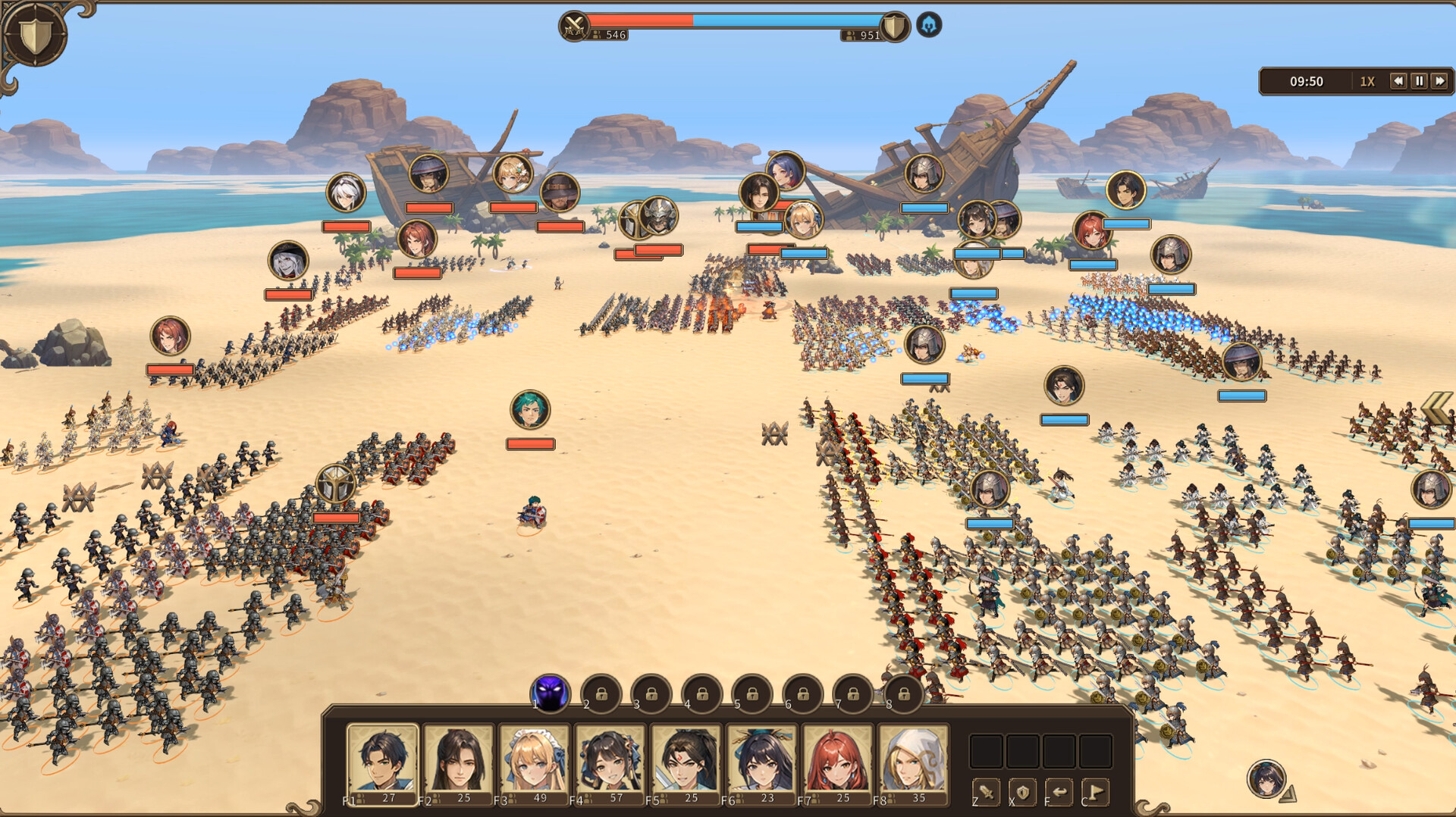Slow down the battle speed
The height and width of the screenshot is (817, 1456).
point(1398,81)
